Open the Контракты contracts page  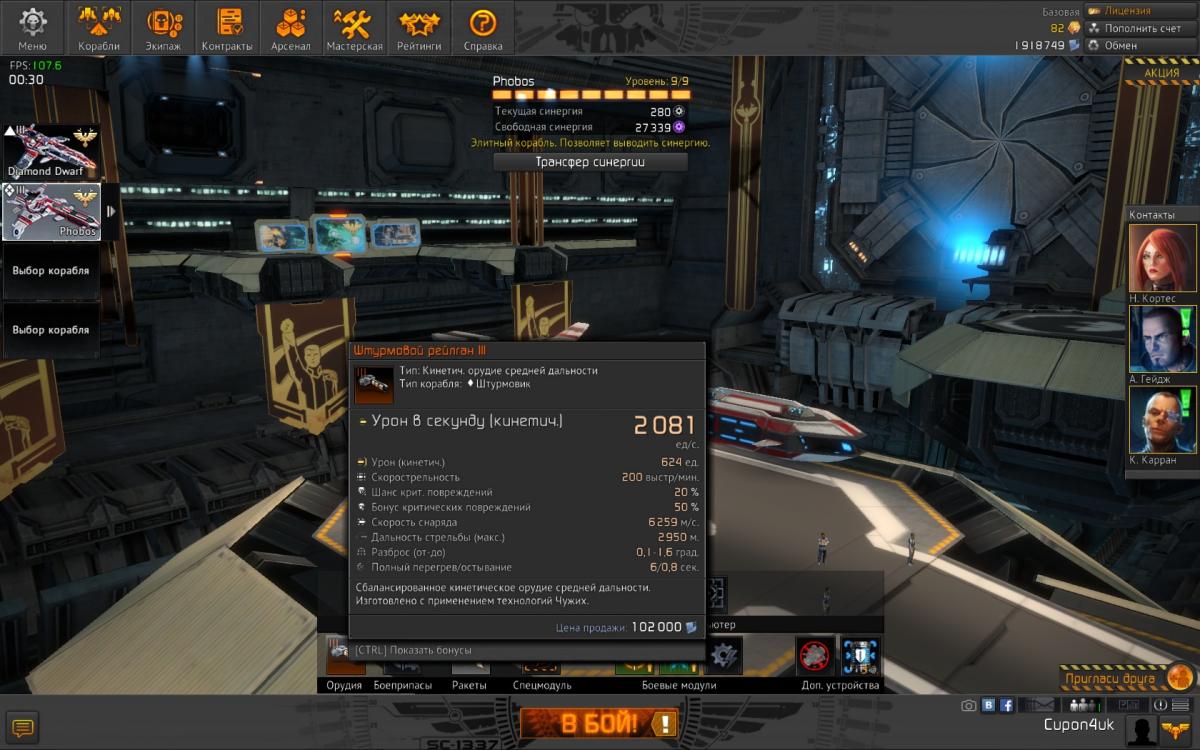tap(227, 28)
